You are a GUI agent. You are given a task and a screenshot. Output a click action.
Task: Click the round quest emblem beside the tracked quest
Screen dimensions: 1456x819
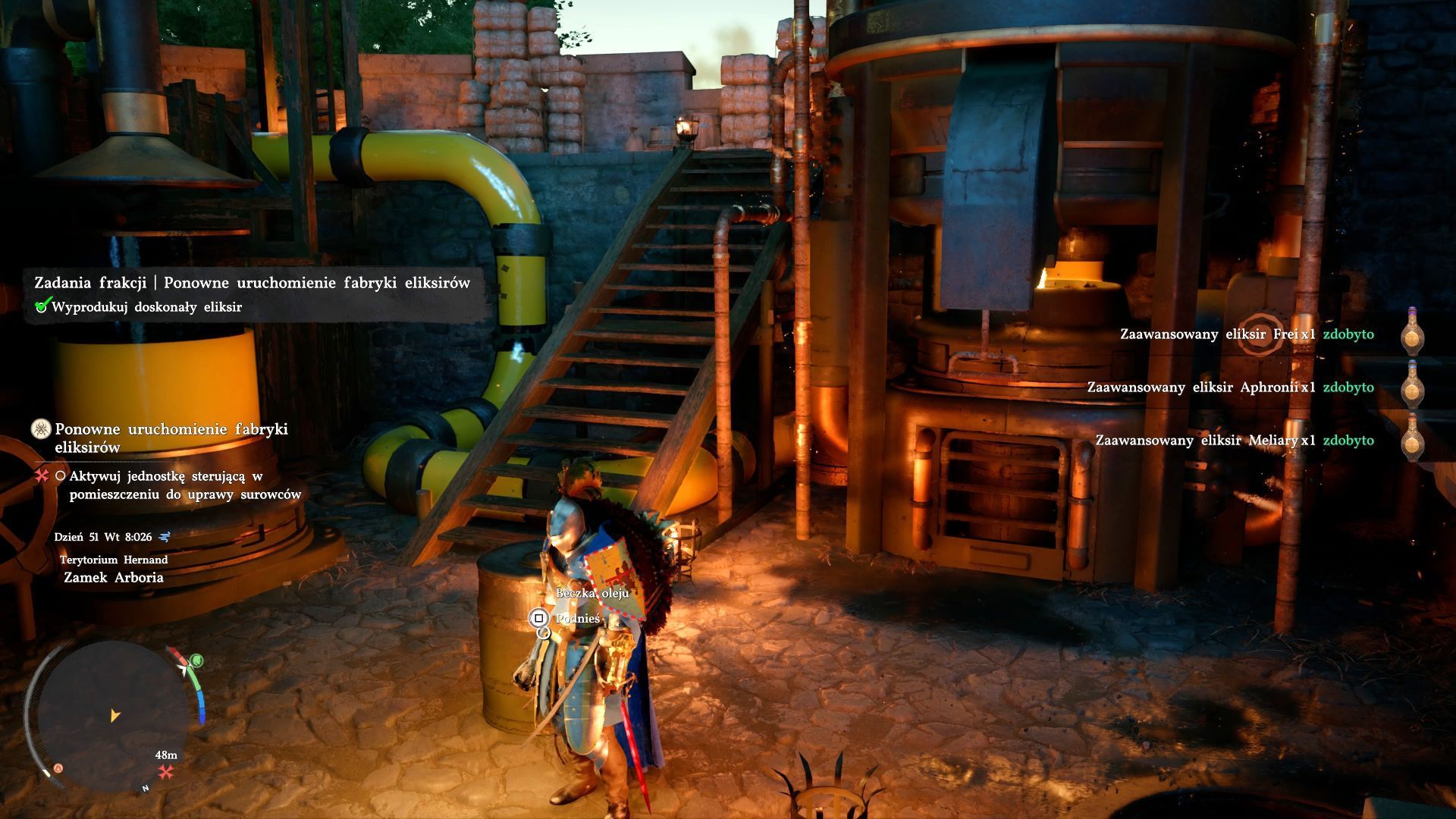pyautogui.click(x=41, y=429)
